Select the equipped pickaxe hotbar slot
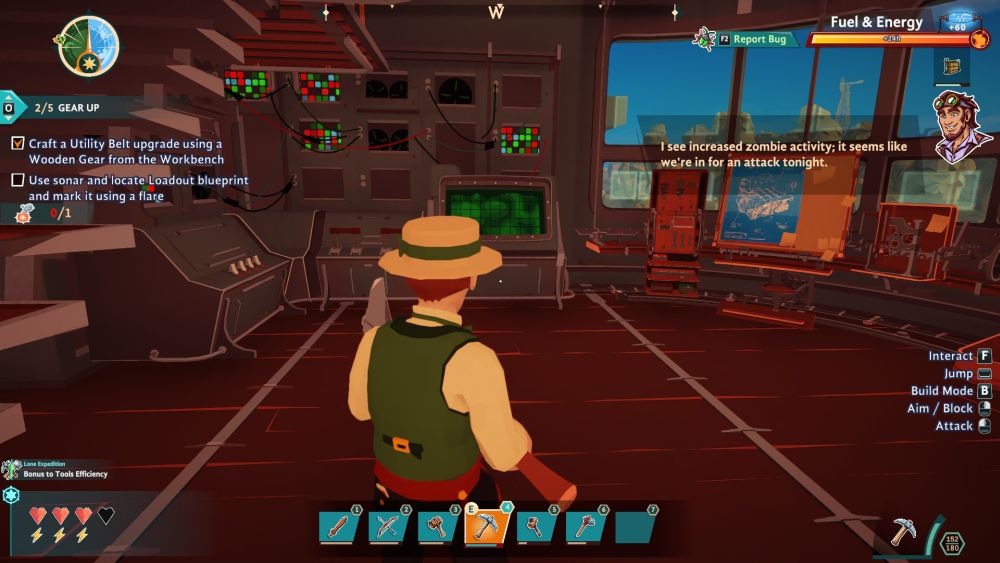 tap(487, 525)
